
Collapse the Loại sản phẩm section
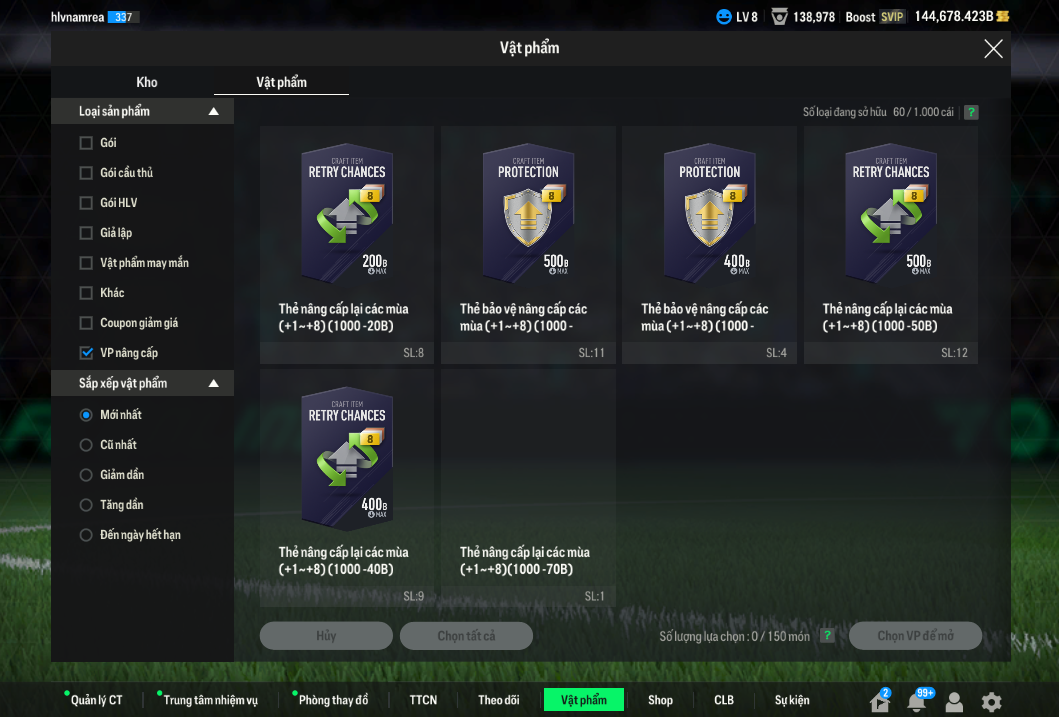tap(213, 112)
